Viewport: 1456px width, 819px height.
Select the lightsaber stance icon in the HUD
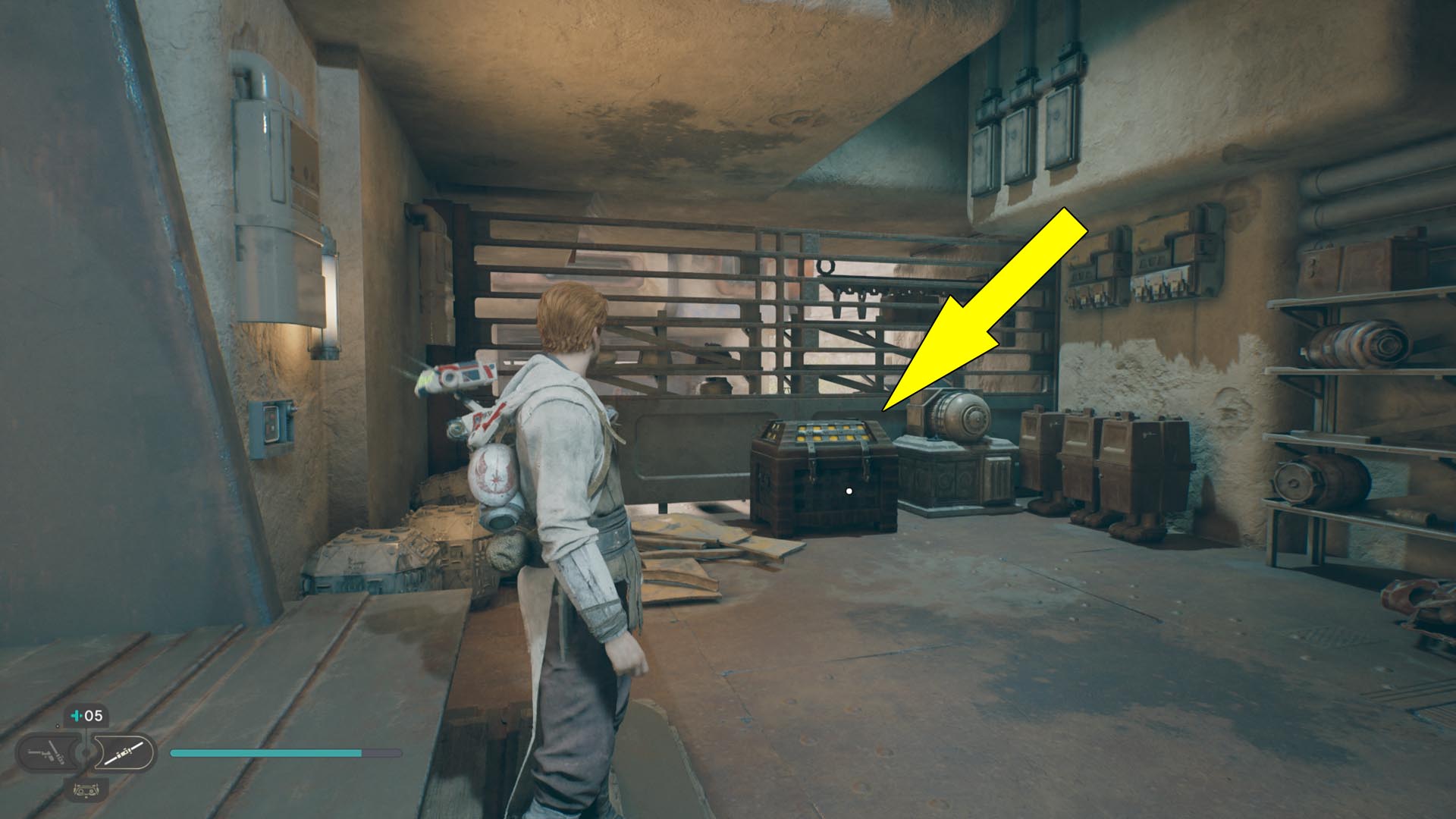124,752
